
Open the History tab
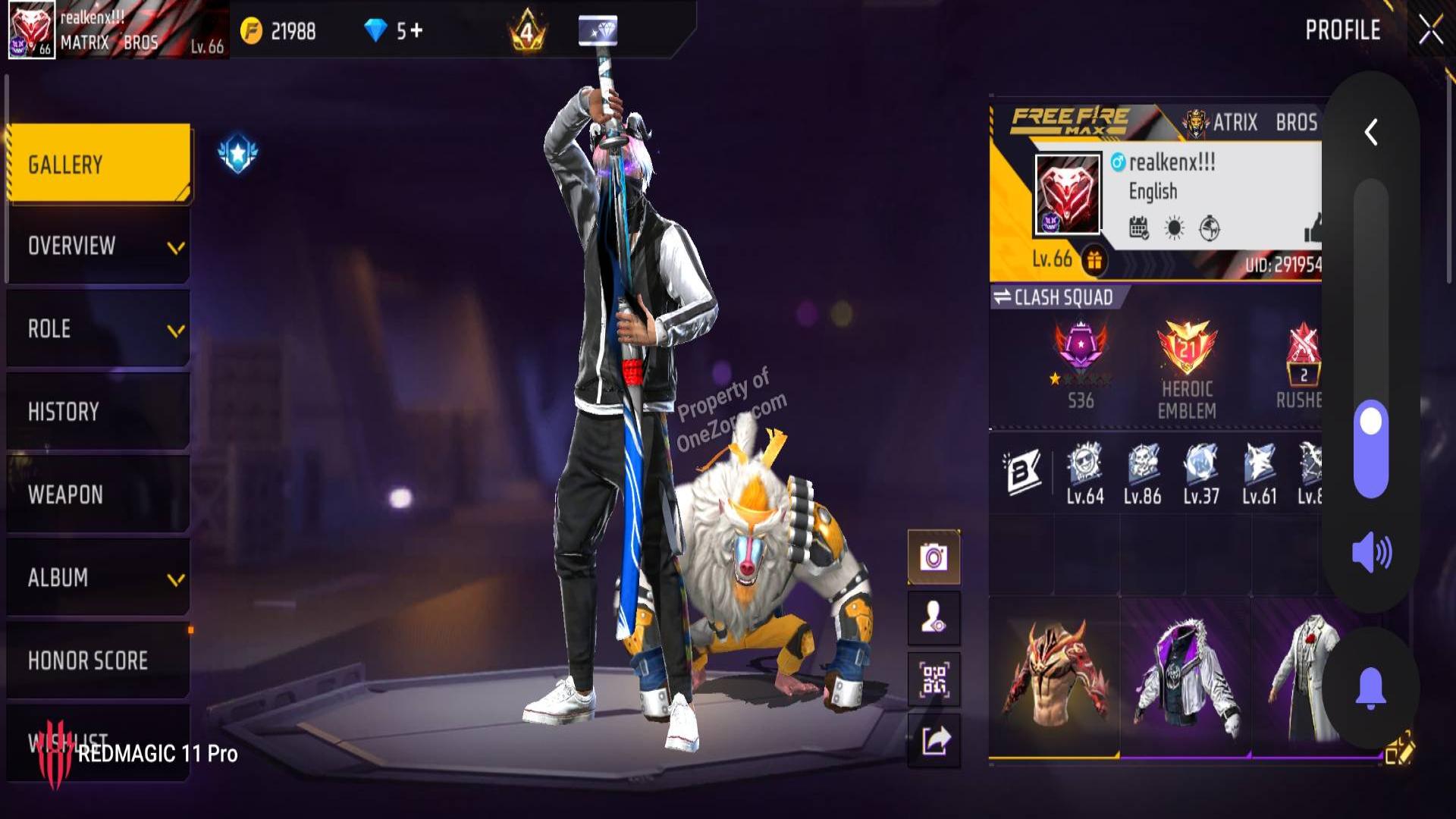coord(99,412)
